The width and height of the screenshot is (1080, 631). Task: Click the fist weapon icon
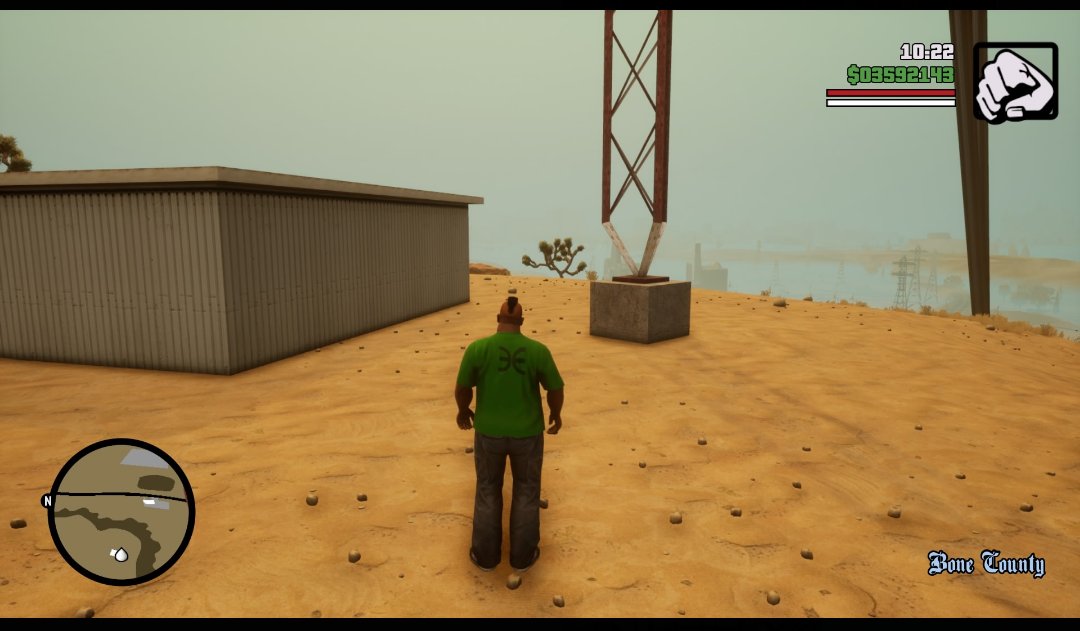pyautogui.click(x=1015, y=82)
